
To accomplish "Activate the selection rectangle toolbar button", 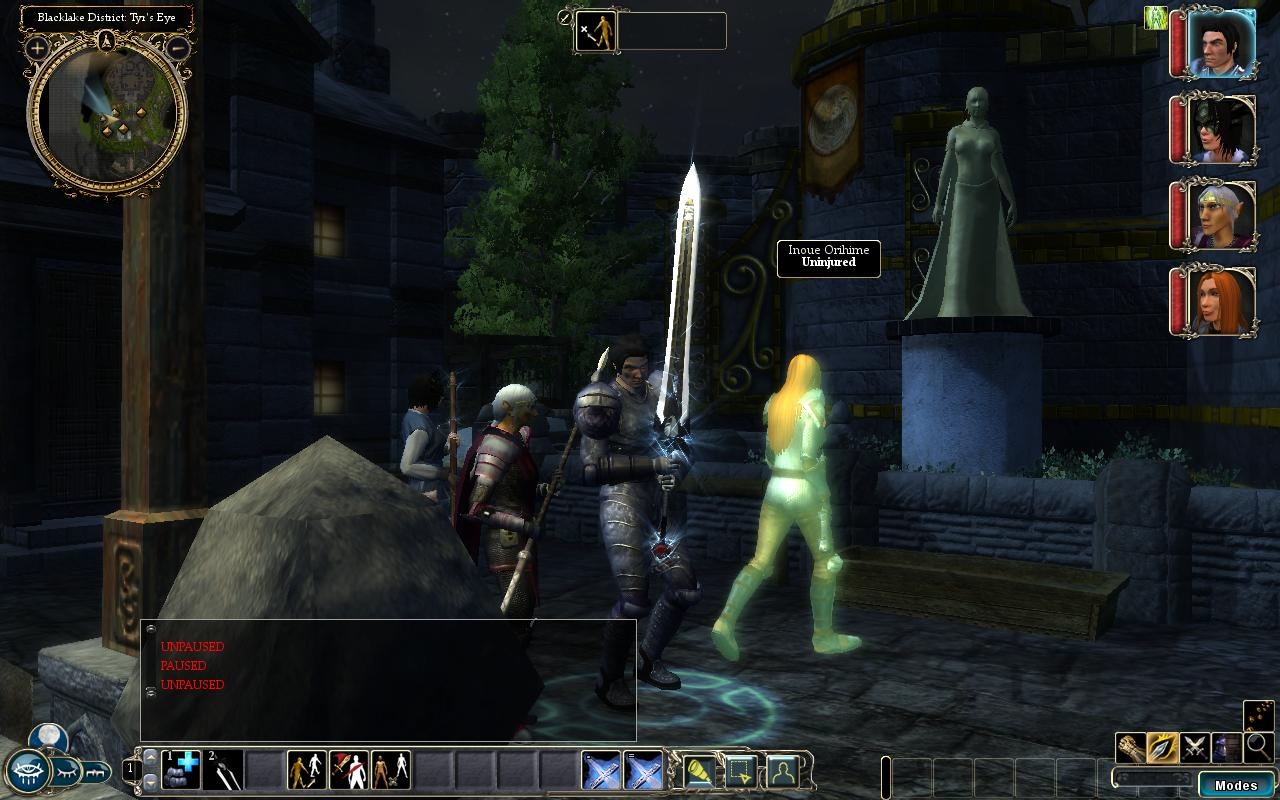I will pos(739,771).
